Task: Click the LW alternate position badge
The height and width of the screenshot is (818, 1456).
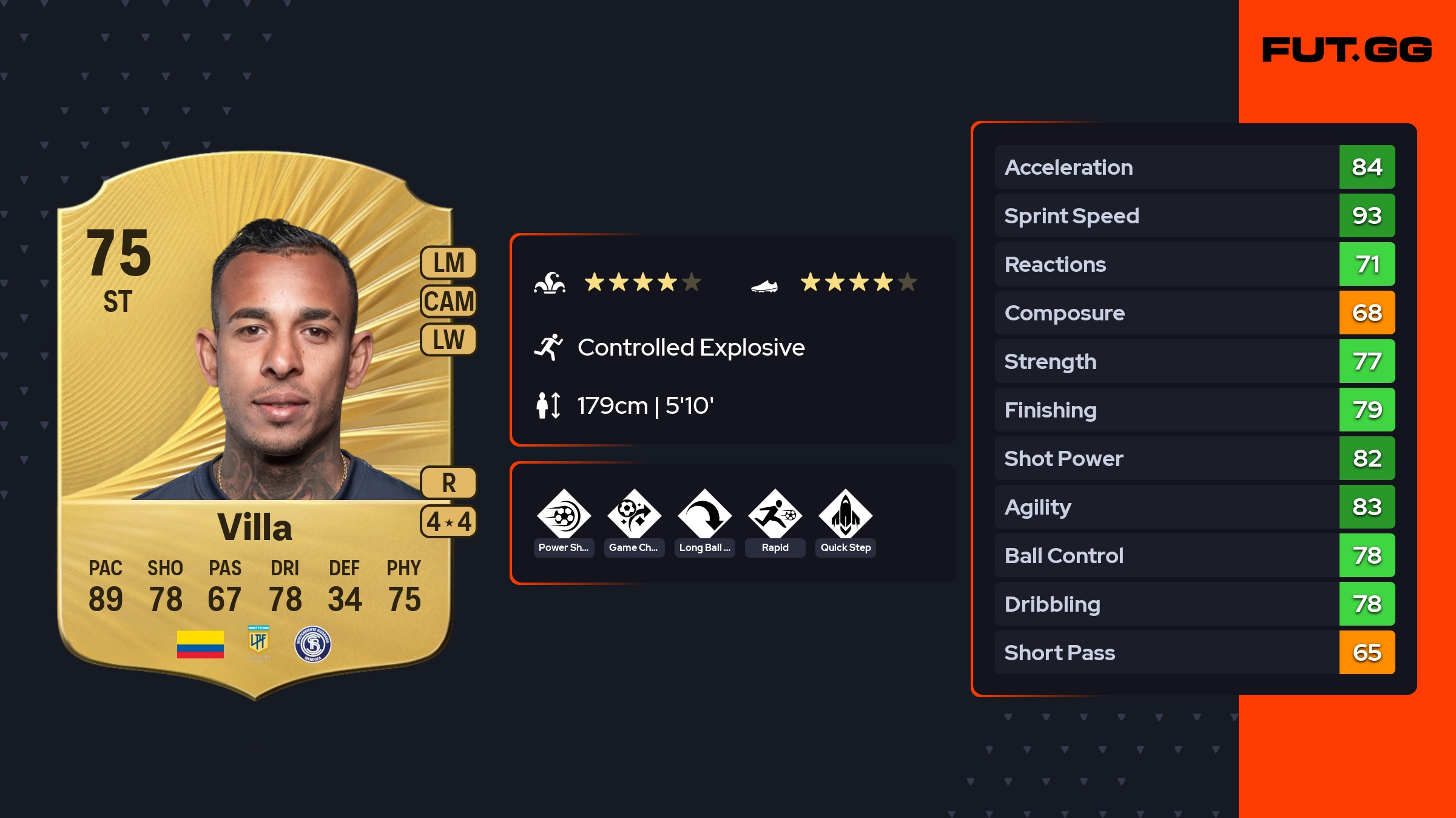Action: click(448, 340)
